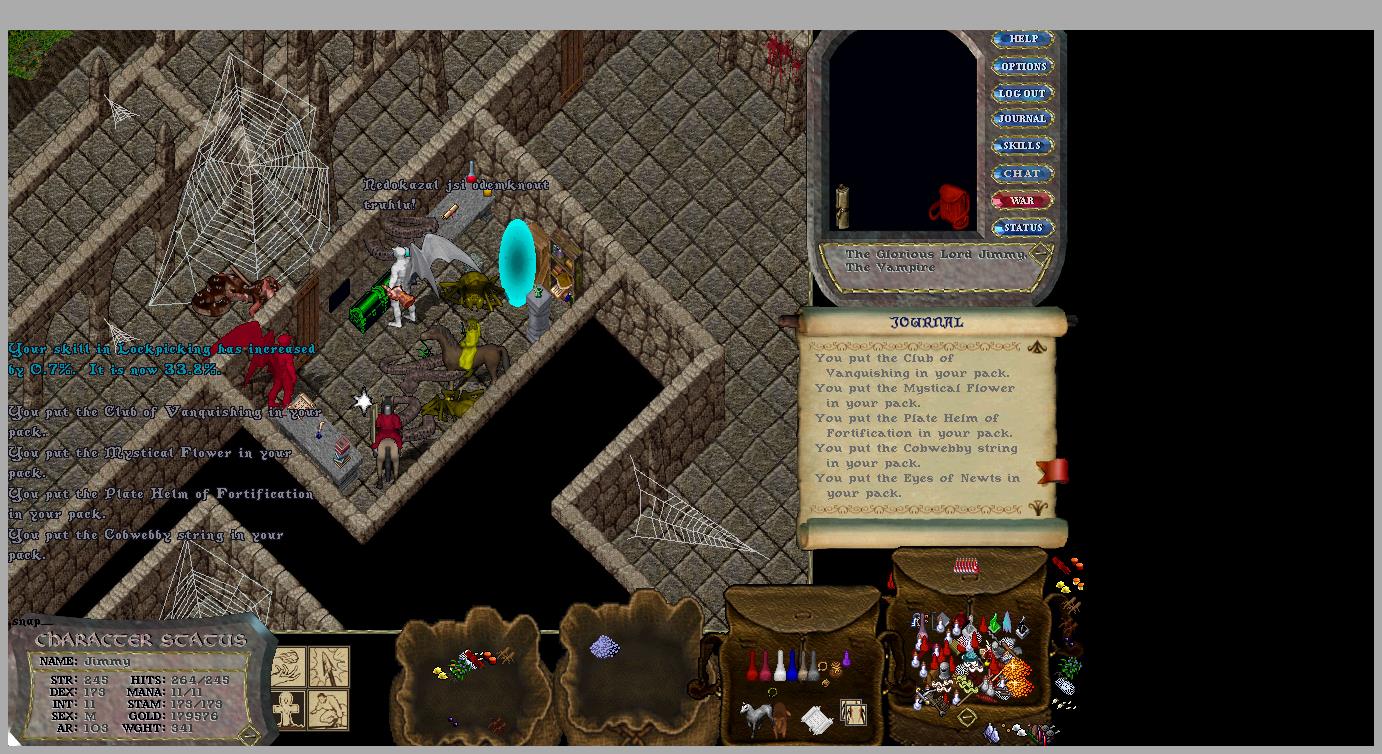1382x754 pixels.
Task: Minimize the Character Status panel
Action: 249,735
